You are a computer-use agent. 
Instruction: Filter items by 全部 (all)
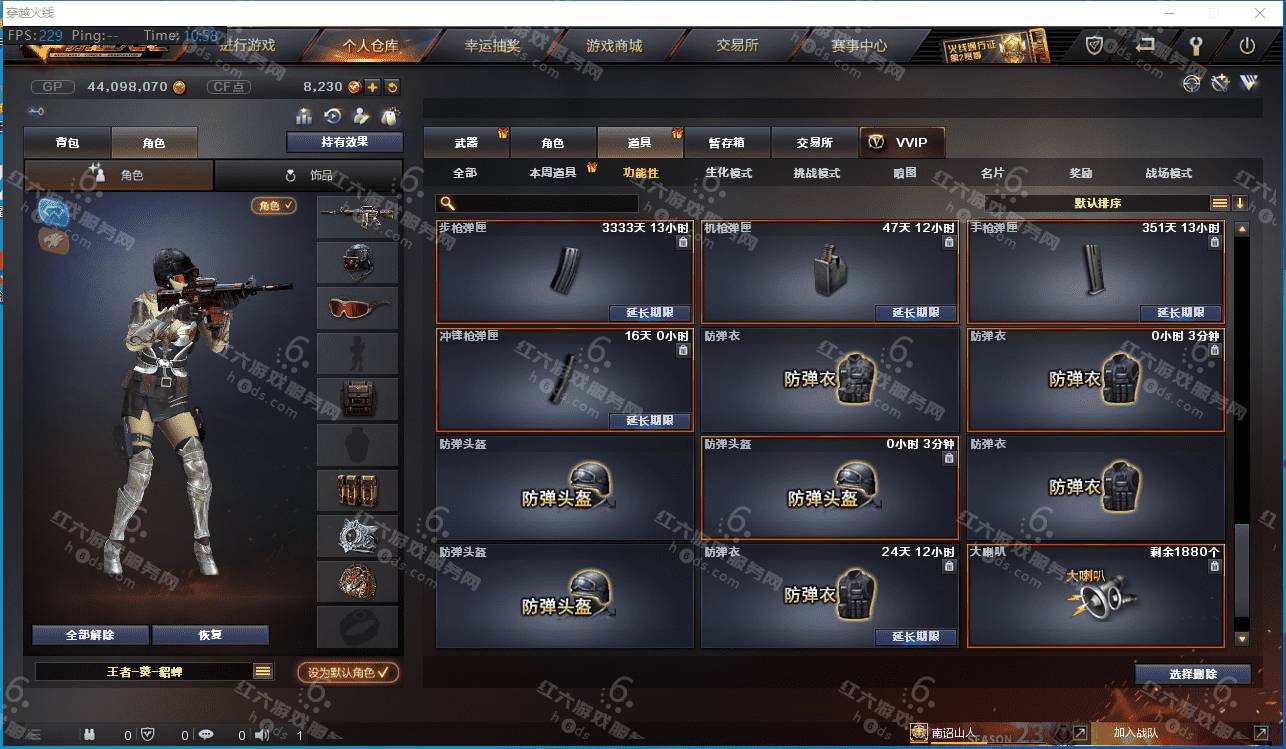click(x=465, y=173)
